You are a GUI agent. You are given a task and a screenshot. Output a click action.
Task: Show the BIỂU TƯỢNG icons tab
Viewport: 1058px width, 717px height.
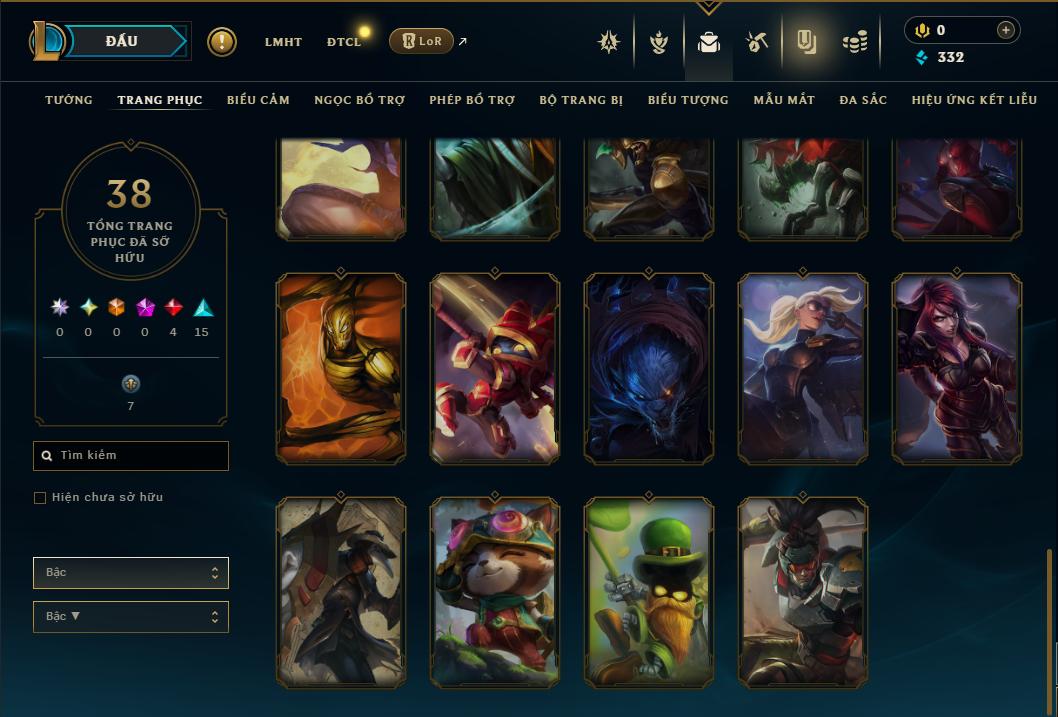pyautogui.click(x=688, y=100)
